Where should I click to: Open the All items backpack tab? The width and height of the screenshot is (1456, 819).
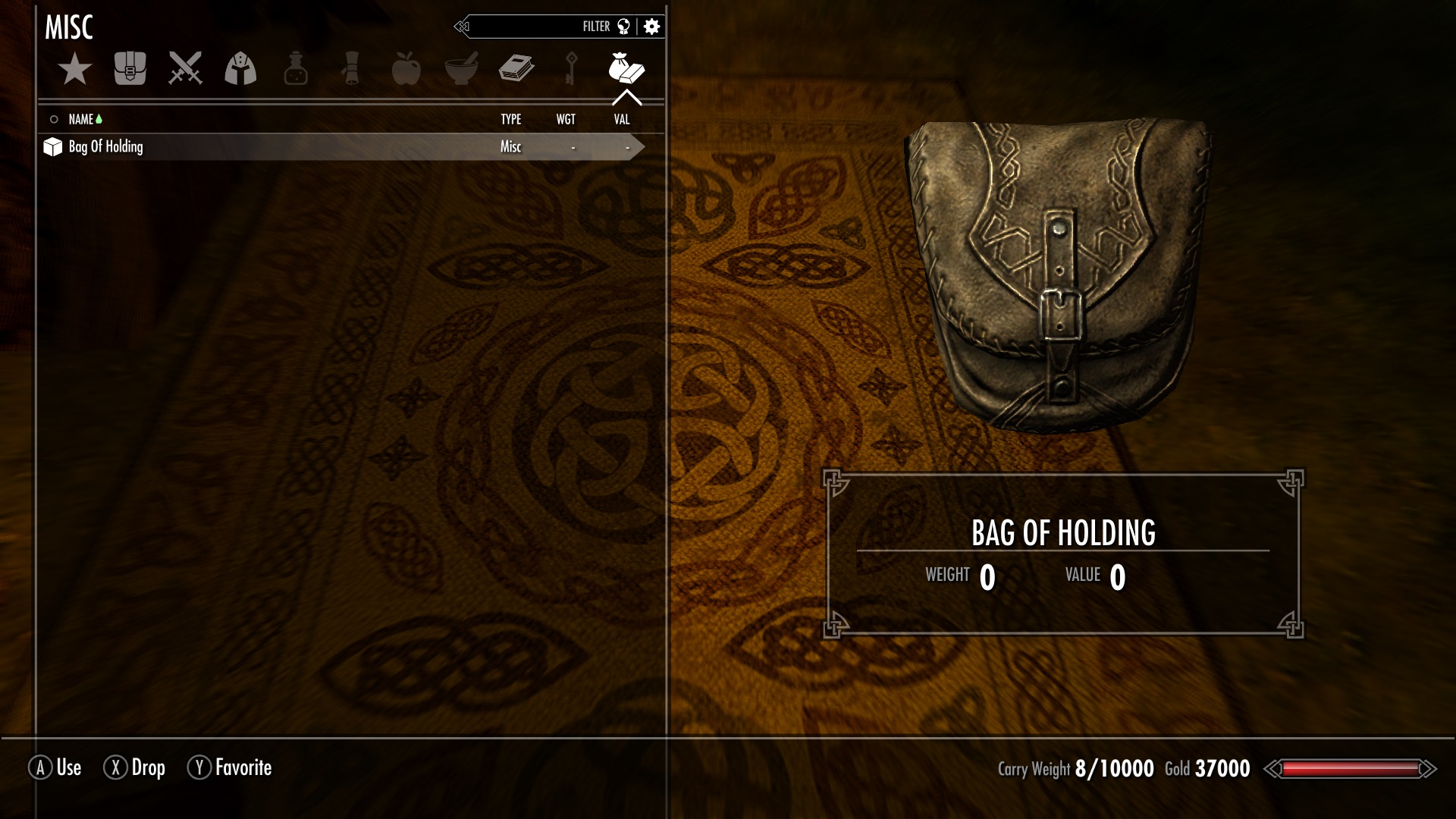(x=130, y=69)
